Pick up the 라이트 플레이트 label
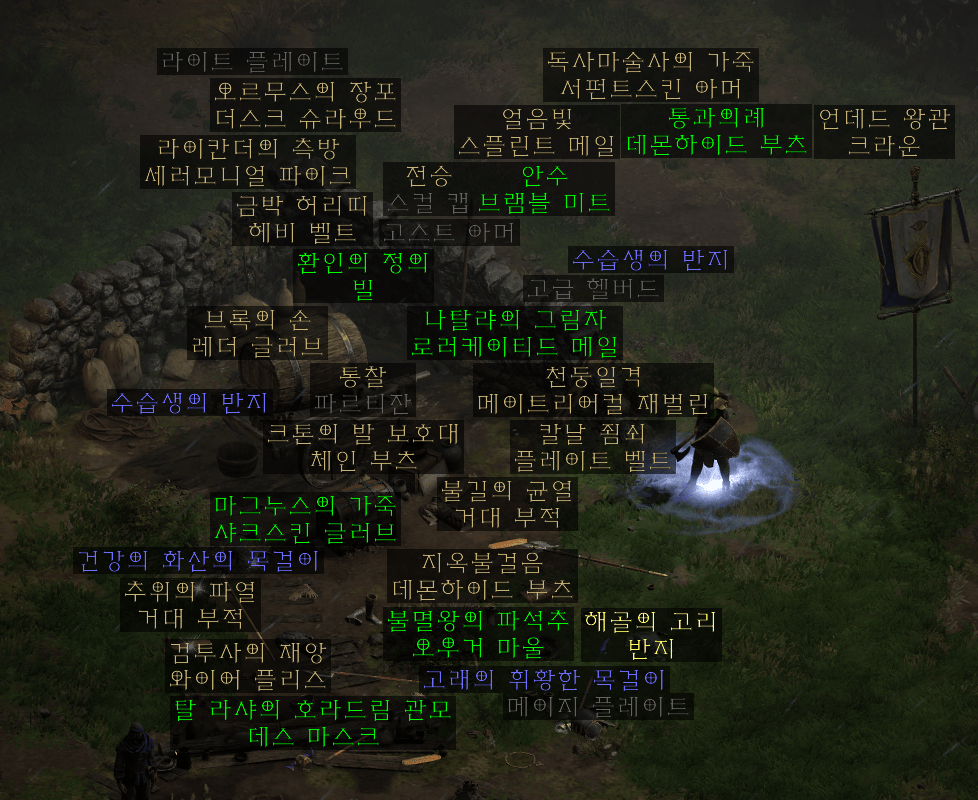Screen dimensions: 978x800 [x=252, y=61]
